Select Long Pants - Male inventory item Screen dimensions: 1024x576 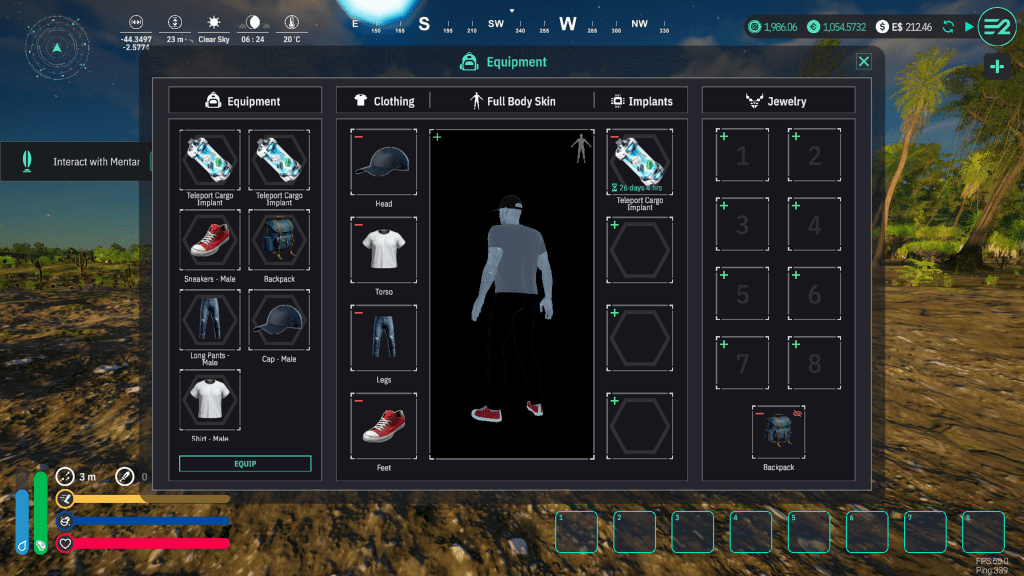click(x=210, y=320)
